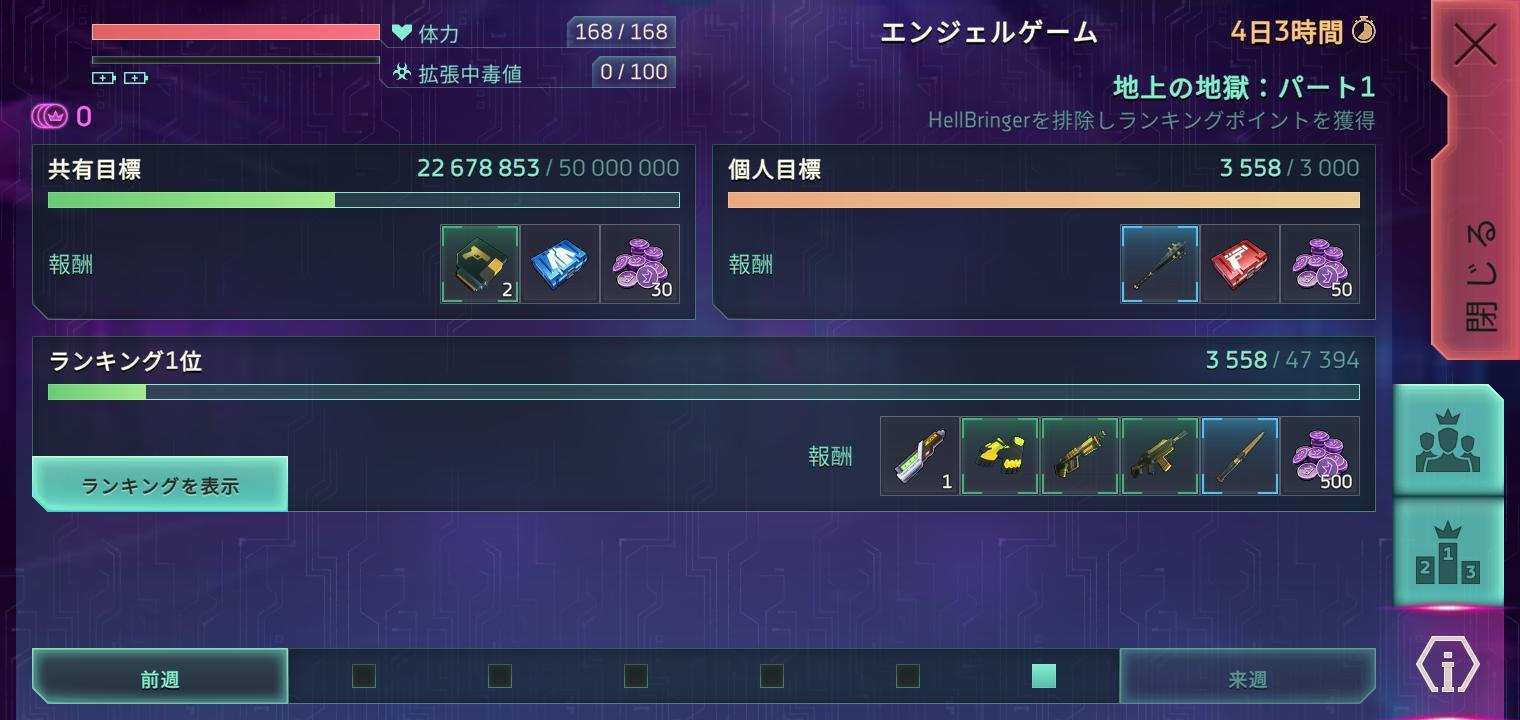Open the 前週 previous week view

coord(159,676)
